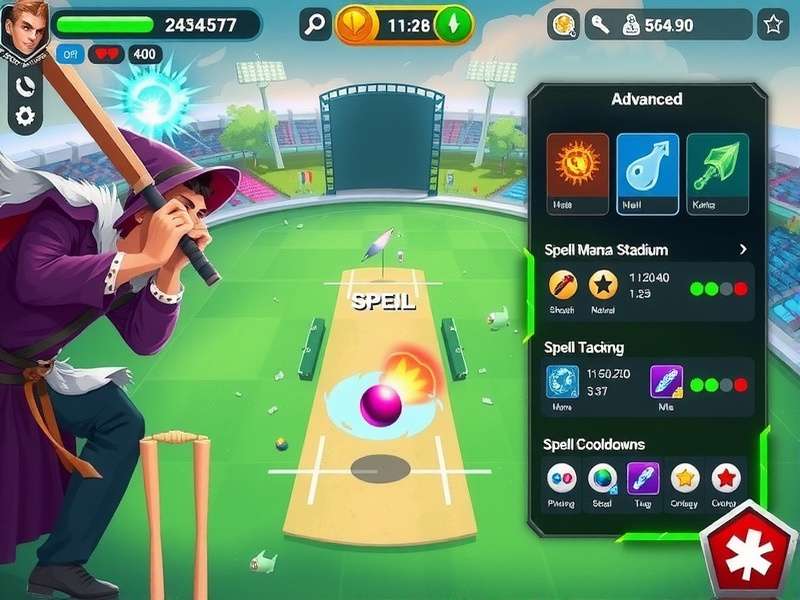Open the player avatar profile
Screen dimensions: 800x600
click(24, 29)
